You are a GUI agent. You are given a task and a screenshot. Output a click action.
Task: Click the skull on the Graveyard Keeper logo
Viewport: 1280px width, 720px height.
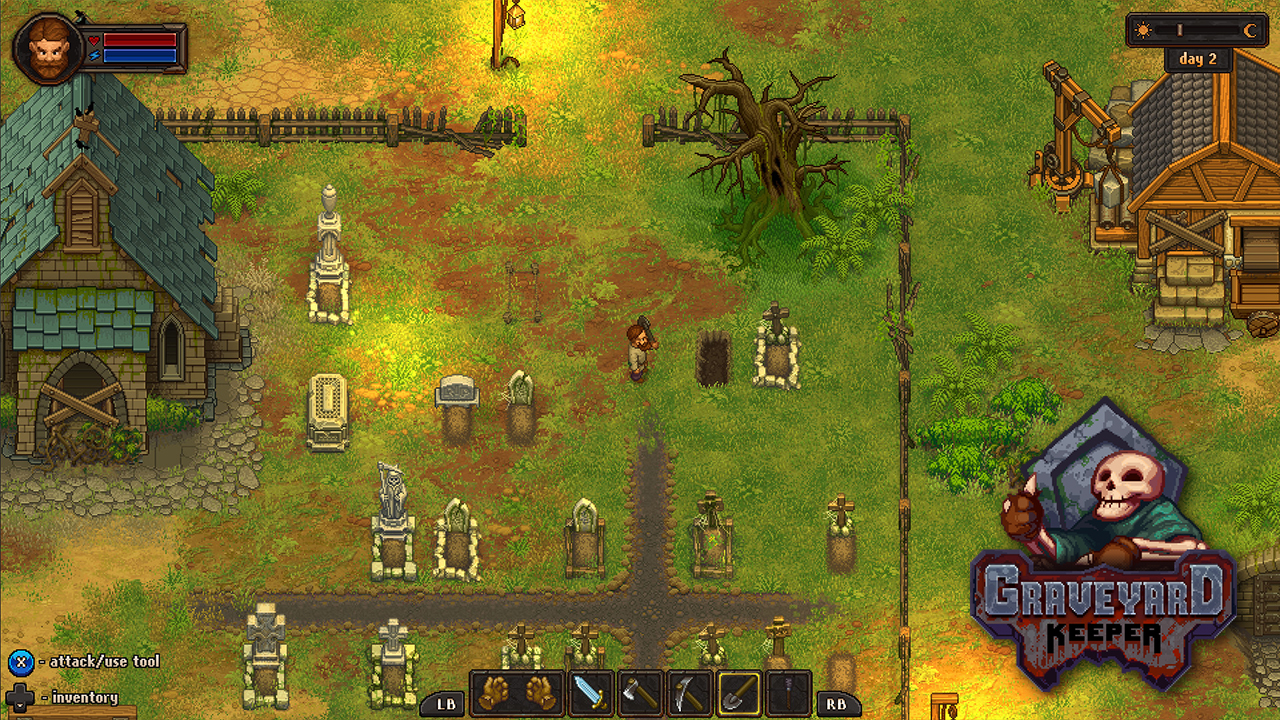coord(1125,480)
